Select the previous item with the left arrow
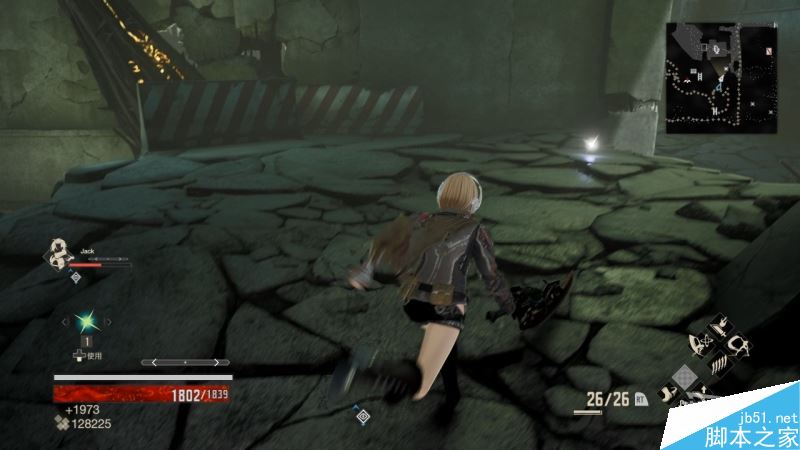Screen dimensions: 800x450 point(66,321)
